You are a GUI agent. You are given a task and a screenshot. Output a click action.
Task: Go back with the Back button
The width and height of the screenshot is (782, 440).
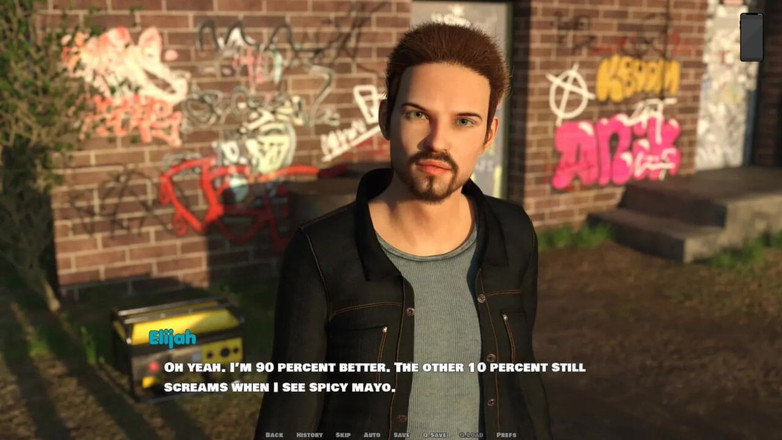tap(274, 435)
